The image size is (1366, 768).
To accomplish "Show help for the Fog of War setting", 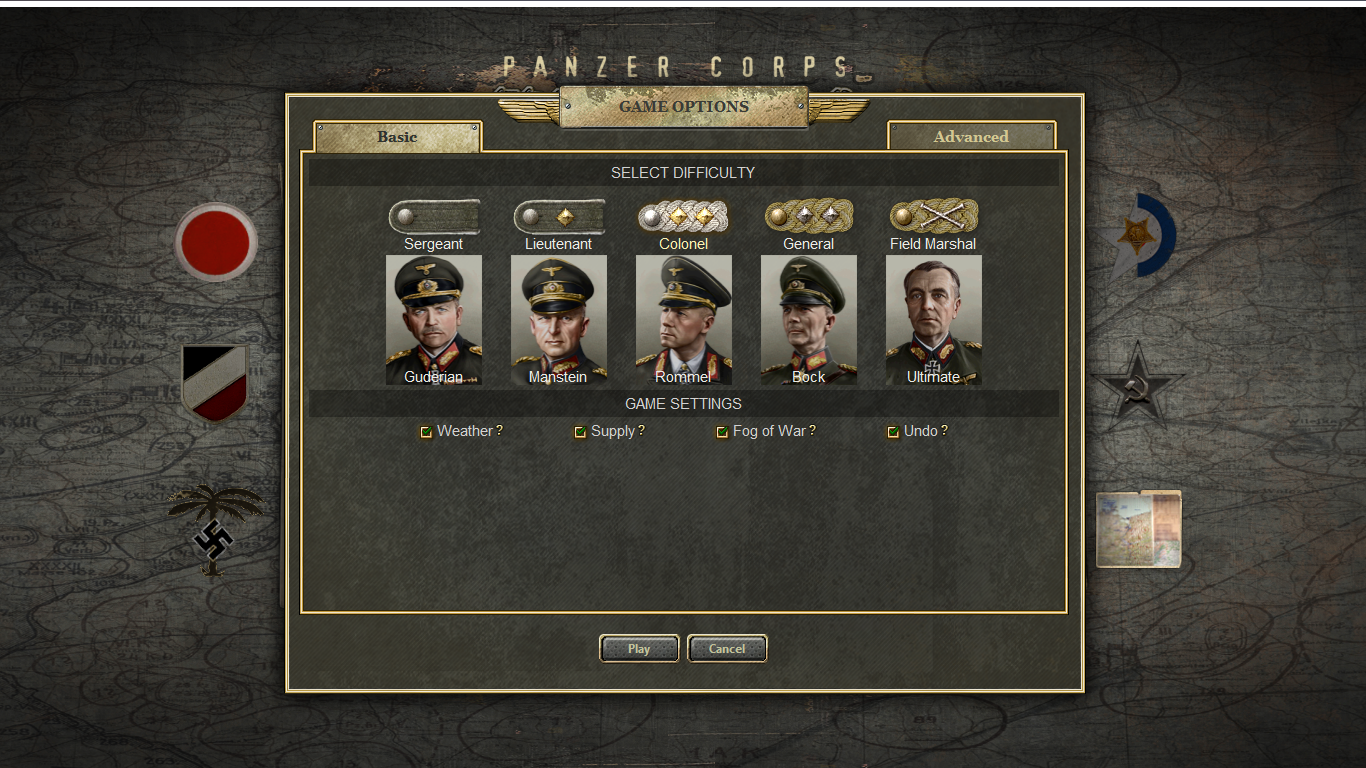I will [x=812, y=431].
